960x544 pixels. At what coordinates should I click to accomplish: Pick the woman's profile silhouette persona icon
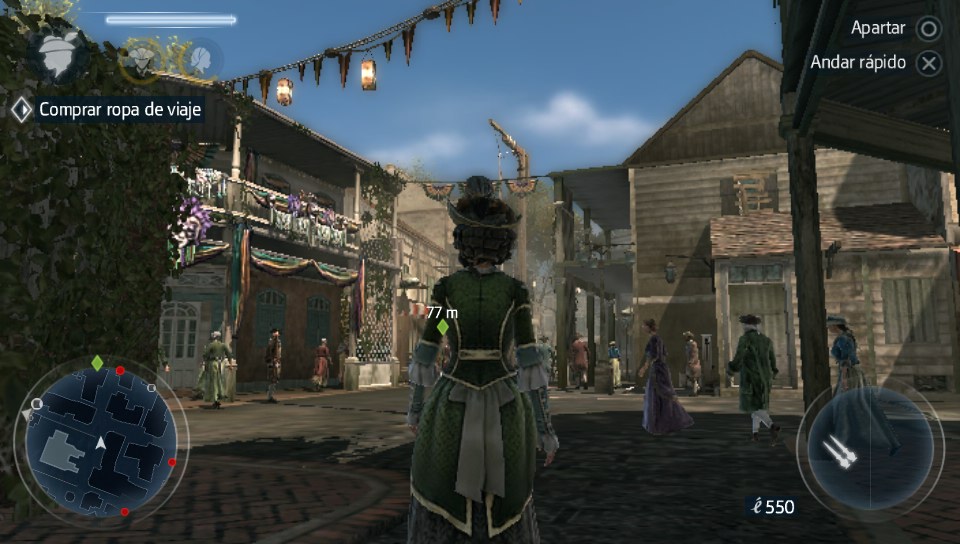pyautogui.click(x=203, y=56)
